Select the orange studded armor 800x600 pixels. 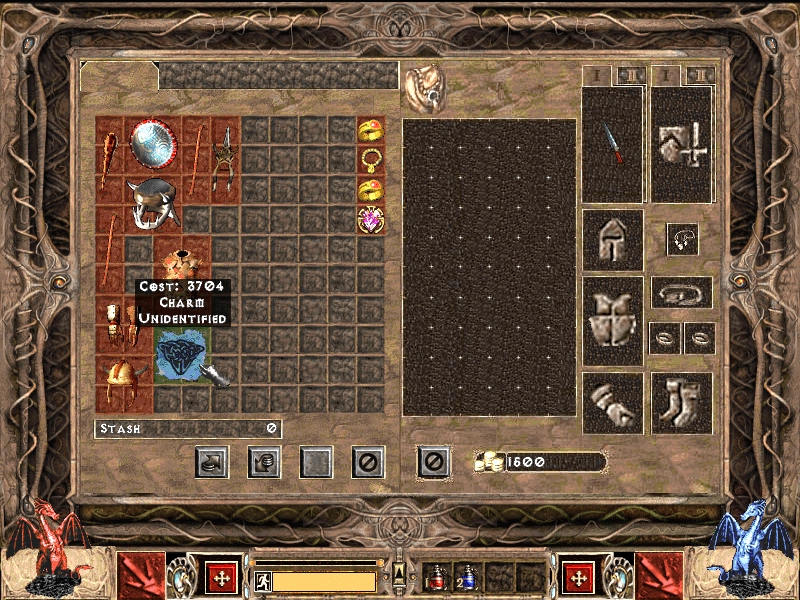click(x=182, y=265)
